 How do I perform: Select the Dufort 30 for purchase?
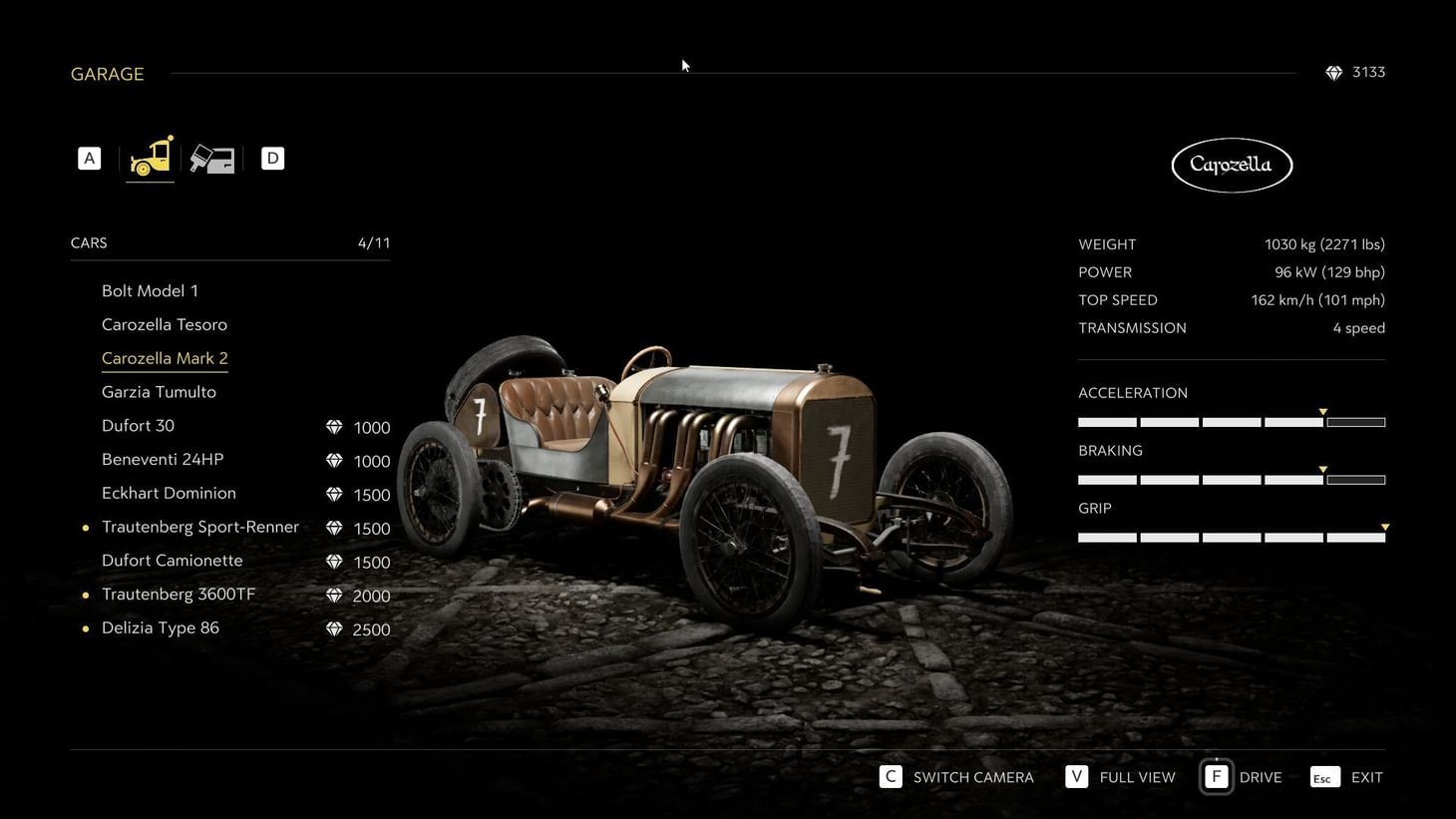138,426
